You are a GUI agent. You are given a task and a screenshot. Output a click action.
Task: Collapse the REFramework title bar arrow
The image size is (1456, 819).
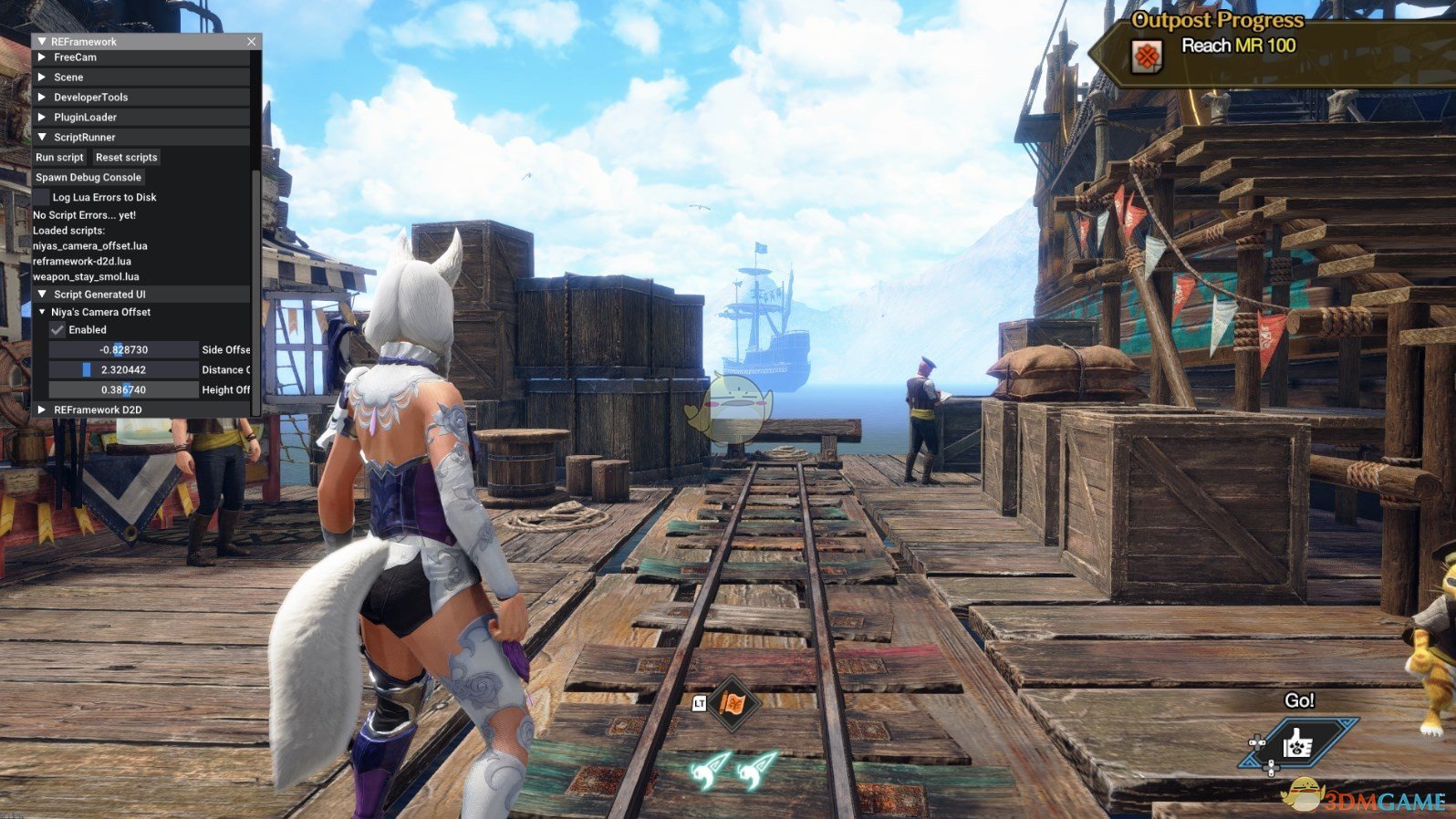42,42
